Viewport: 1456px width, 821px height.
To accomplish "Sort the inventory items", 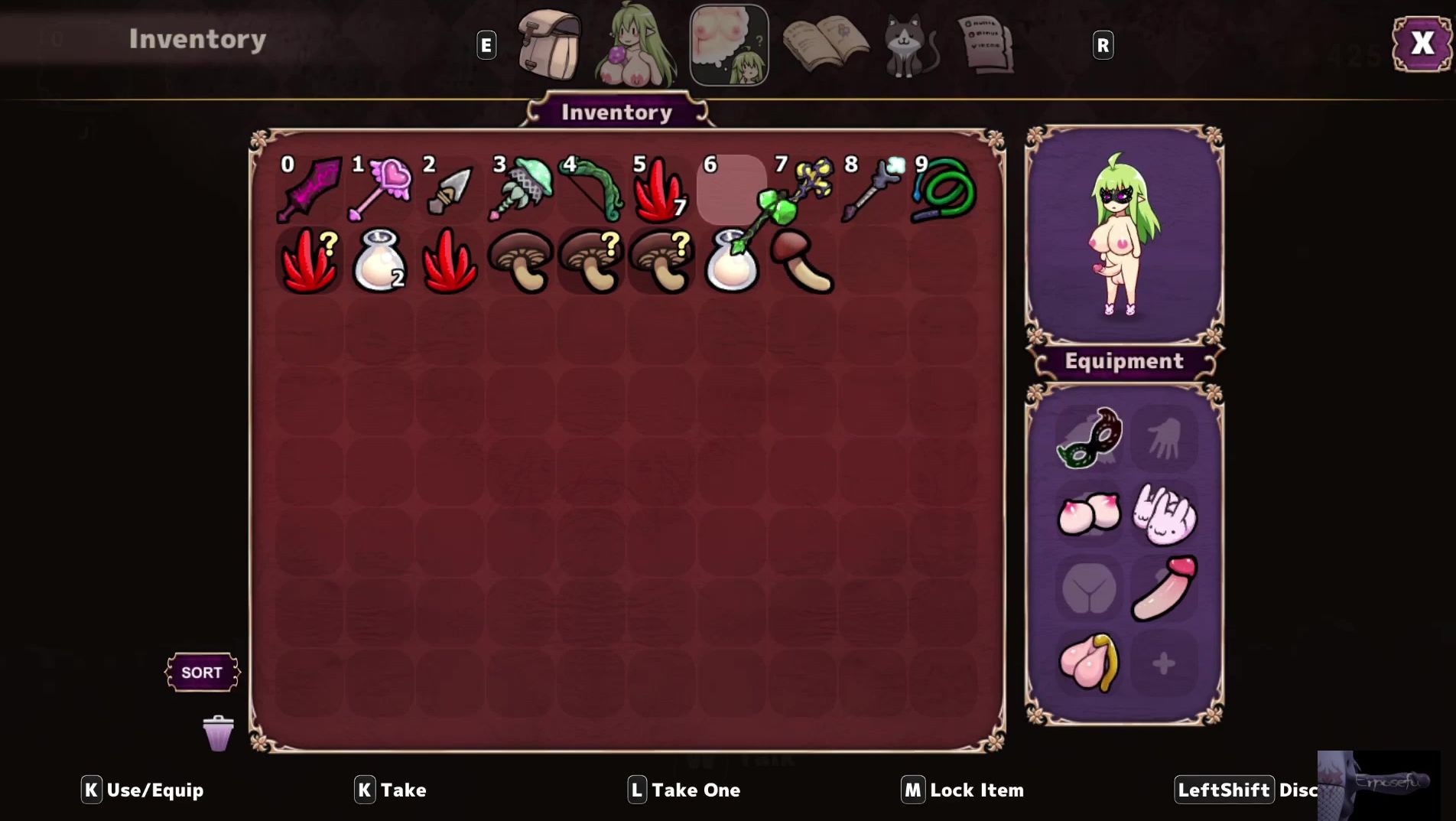I will click(202, 673).
